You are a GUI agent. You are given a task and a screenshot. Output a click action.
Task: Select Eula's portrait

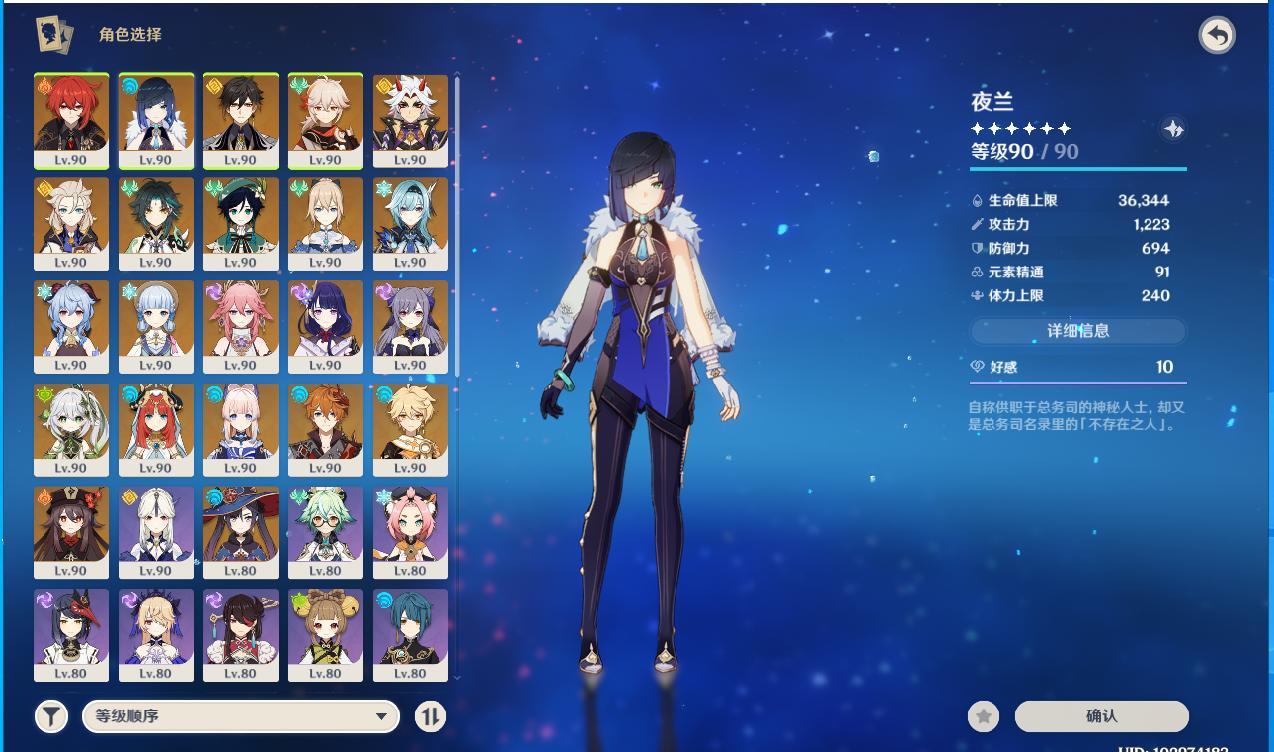(x=410, y=223)
